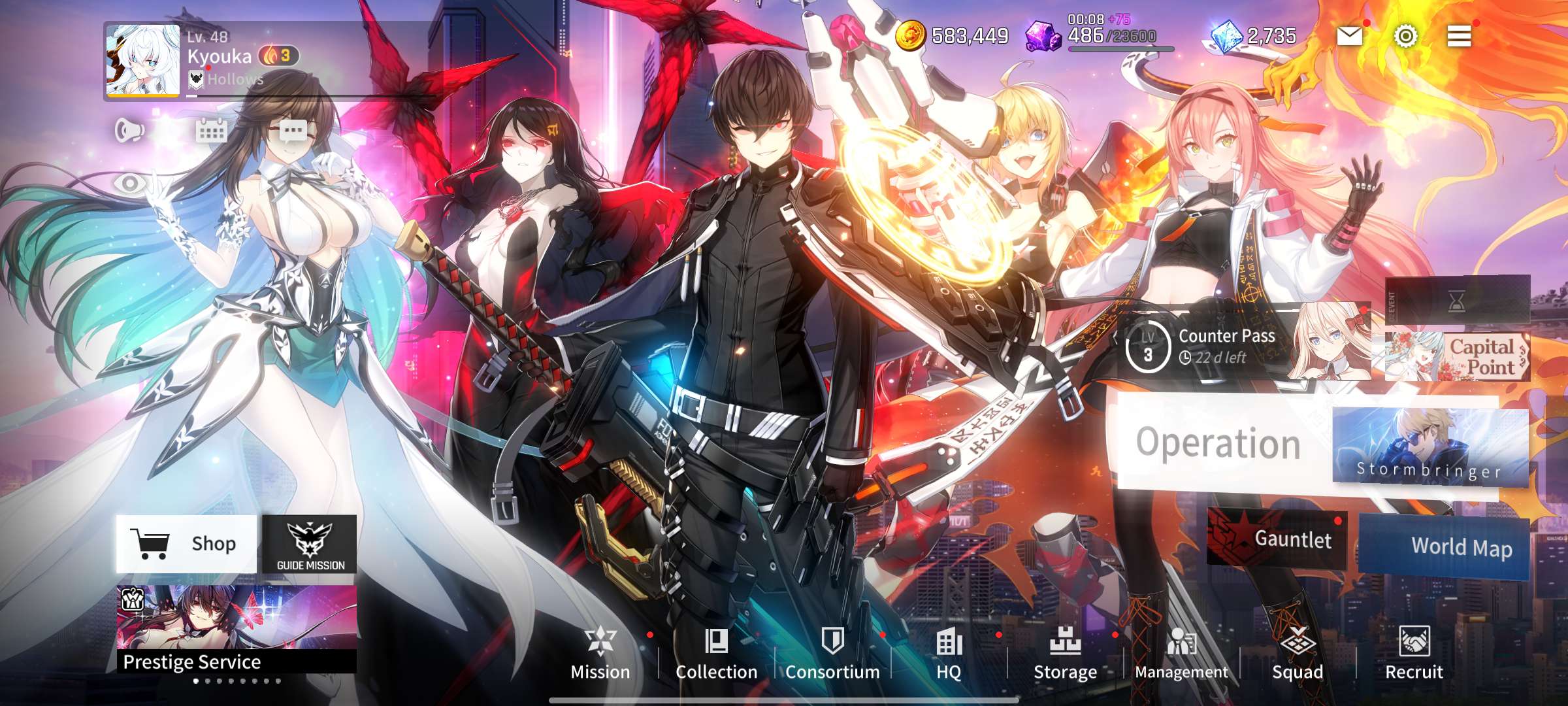Image resolution: width=1568 pixels, height=706 pixels.
Task: Enter the Gauntlet mode
Action: [x=1277, y=539]
